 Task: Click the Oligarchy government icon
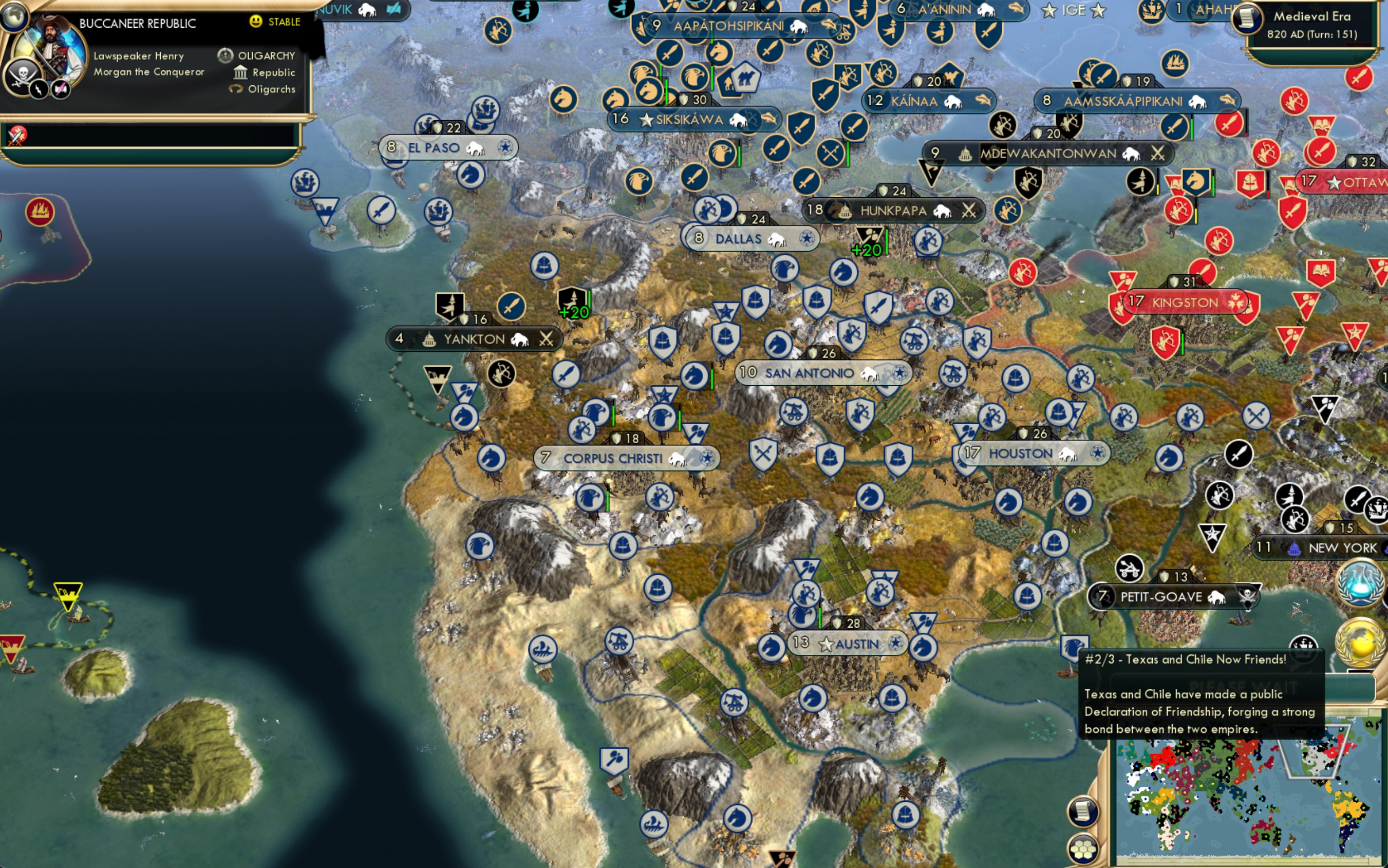point(226,55)
